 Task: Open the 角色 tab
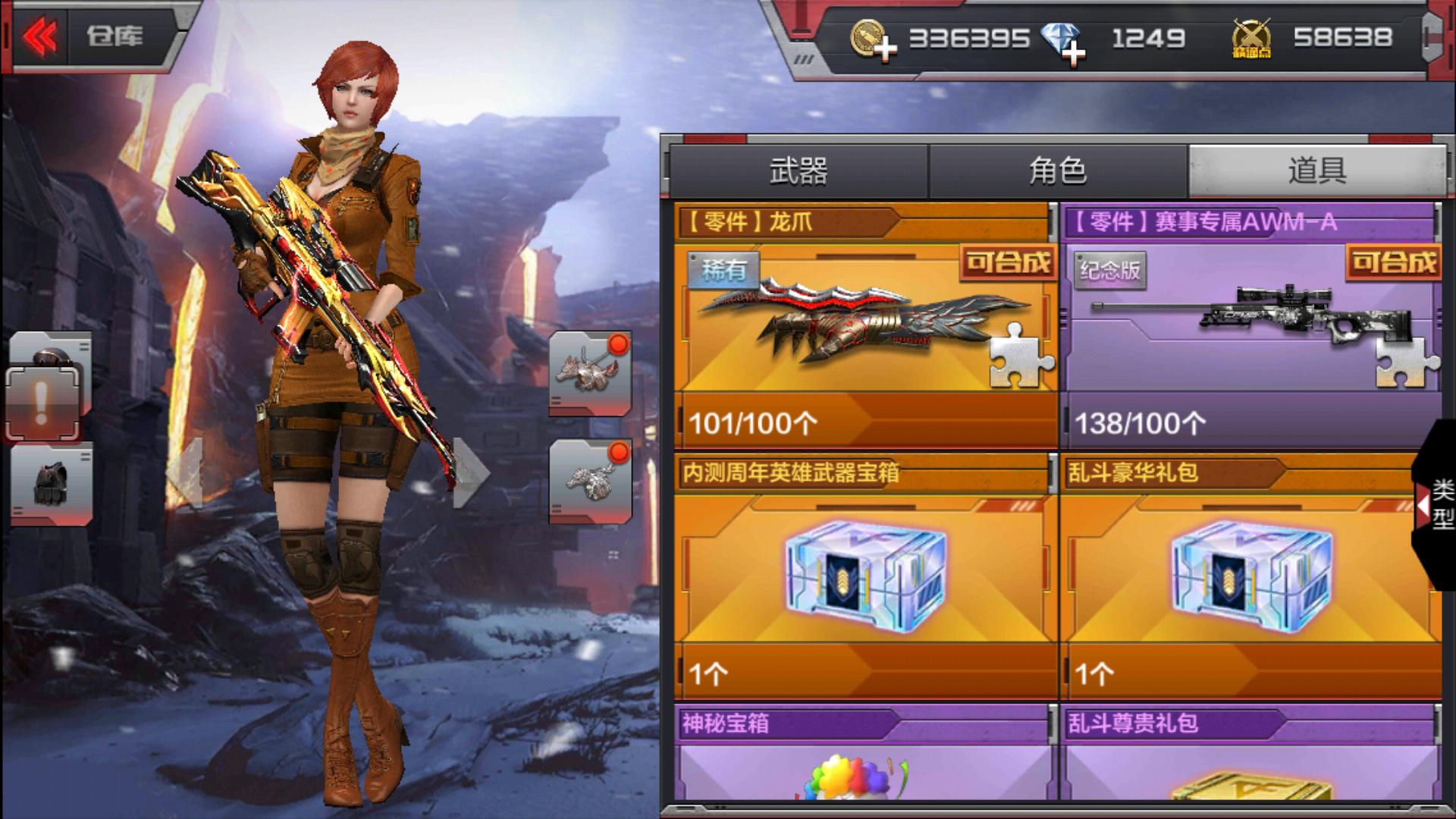pos(1057,171)
